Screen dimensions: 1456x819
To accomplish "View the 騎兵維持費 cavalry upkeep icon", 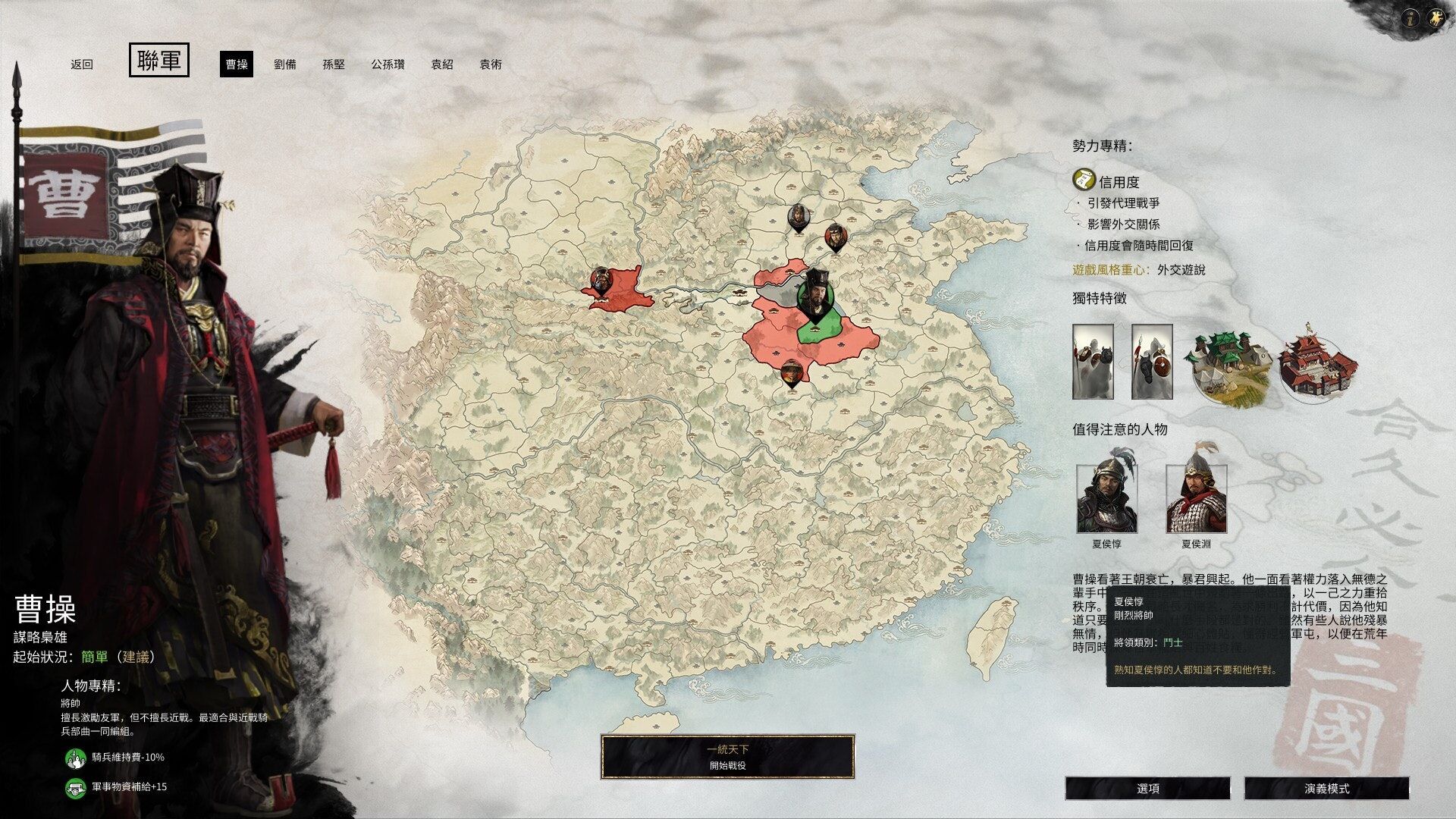I will tap(75, 758).
